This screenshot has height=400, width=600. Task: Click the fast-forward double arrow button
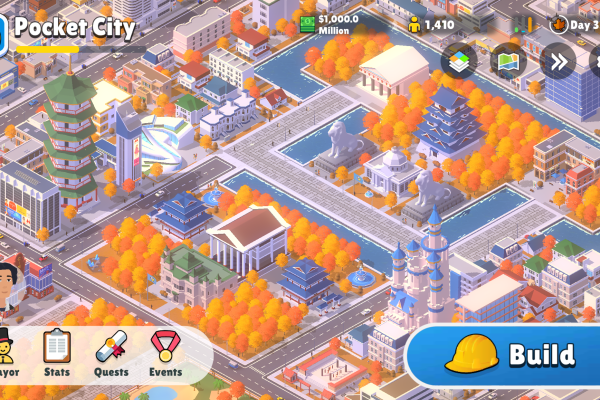click(557, 61)
